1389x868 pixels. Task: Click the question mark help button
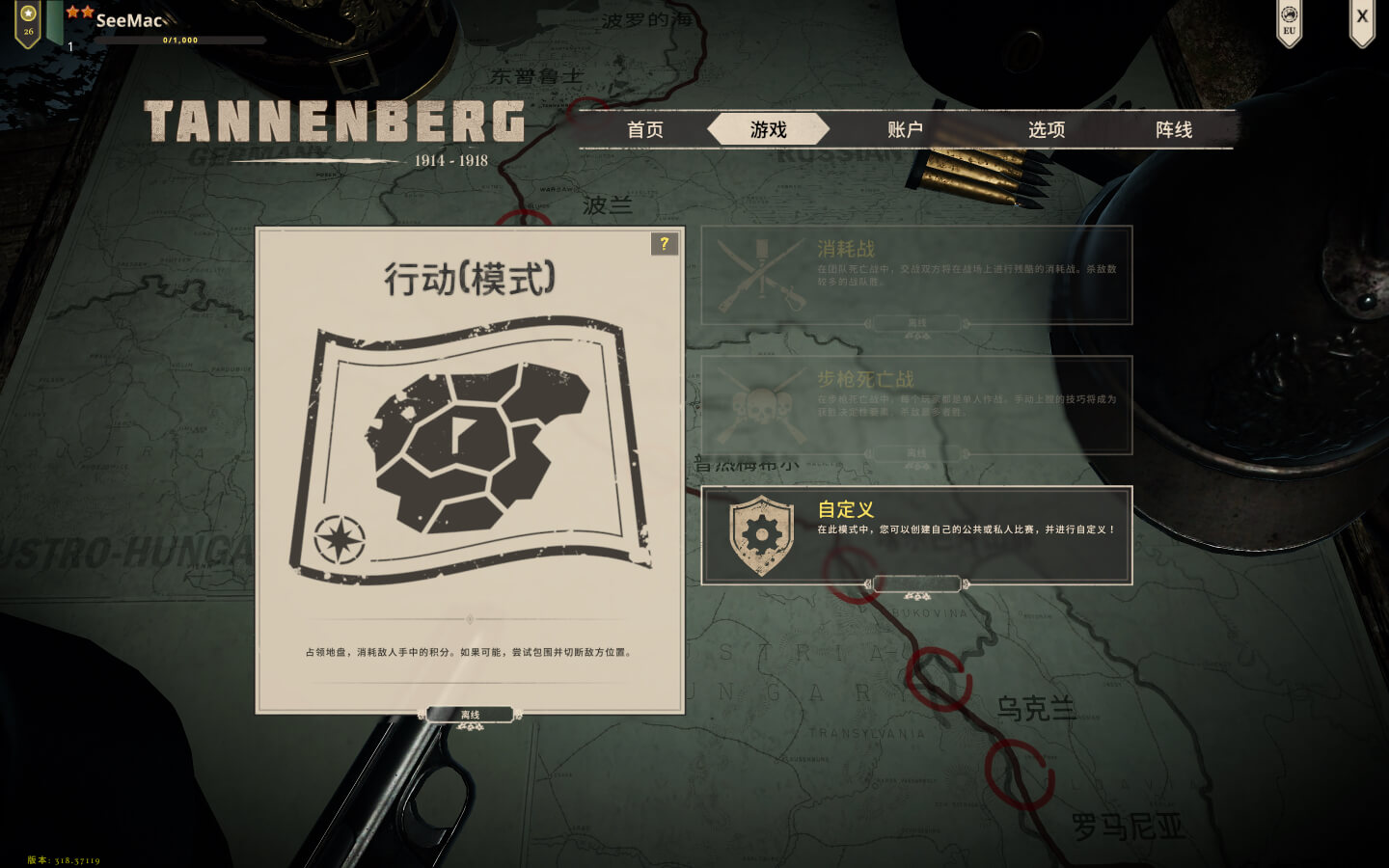(664, 244)
